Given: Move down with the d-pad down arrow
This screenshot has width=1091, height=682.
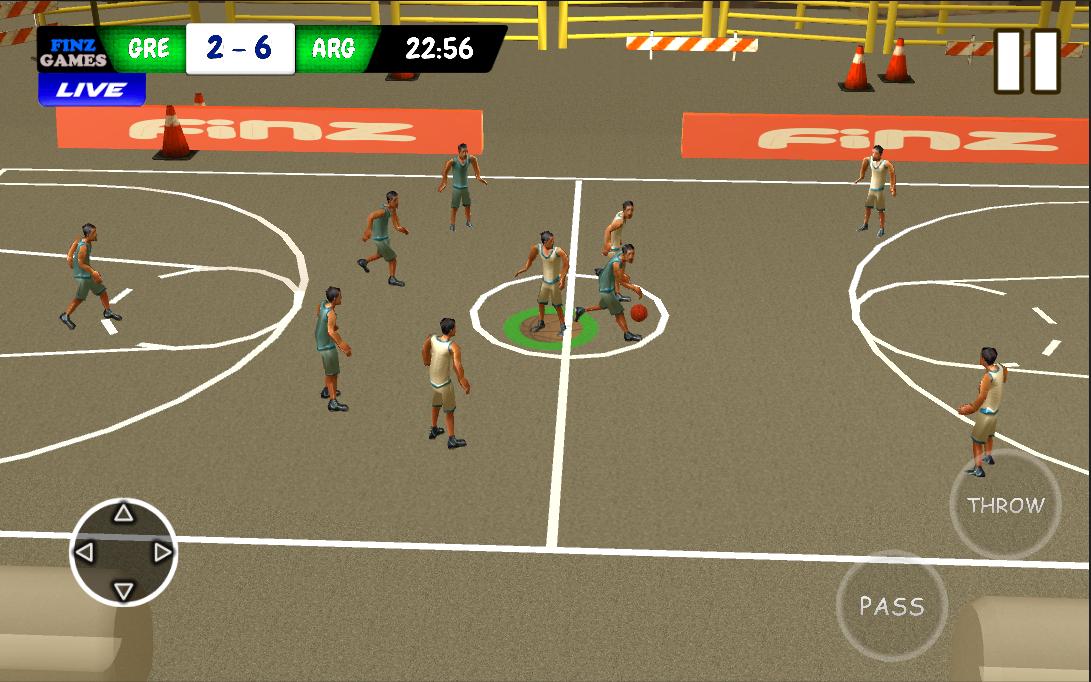Looking at the screenshot, I should tap(123, 590).
